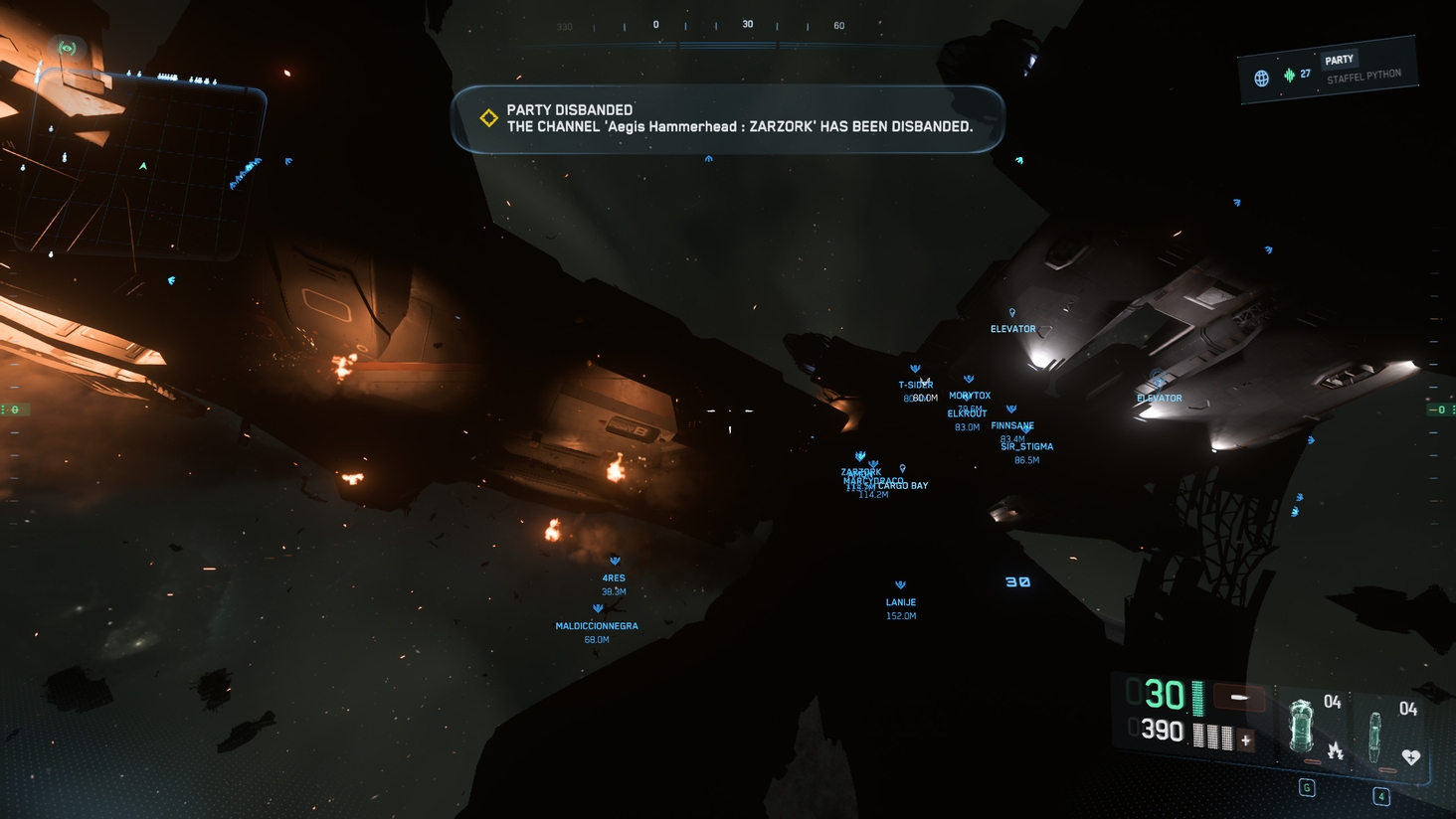The width and height of the screenshot is (1456, 819).
Task: Switch to the STAFFEL PYTHON channel
Action: pyautogui.click(x=1364, y=77)
